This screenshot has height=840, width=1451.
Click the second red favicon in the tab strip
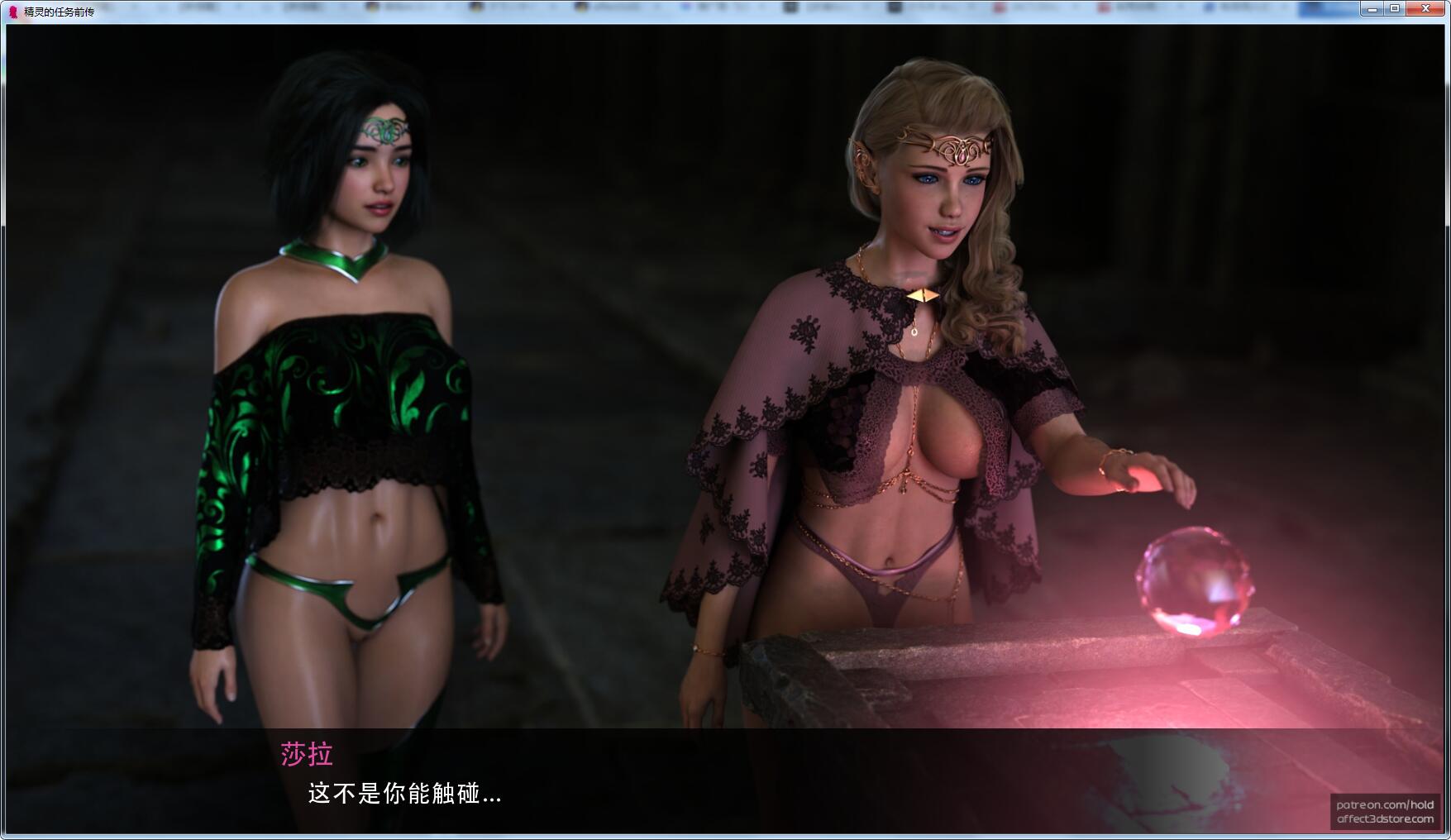tap(1103, 6)
